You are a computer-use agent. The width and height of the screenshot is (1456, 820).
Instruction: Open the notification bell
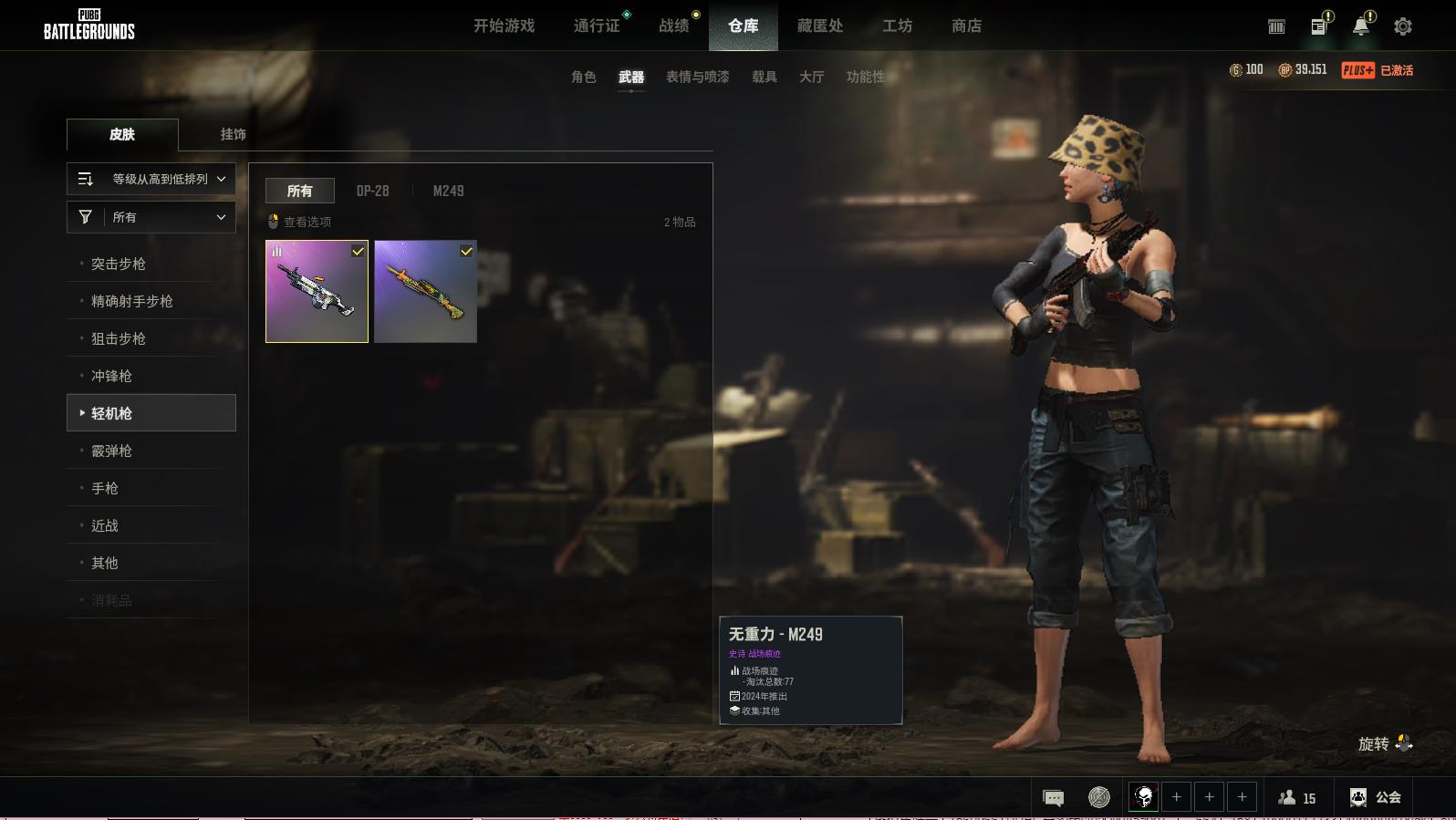1360,26
